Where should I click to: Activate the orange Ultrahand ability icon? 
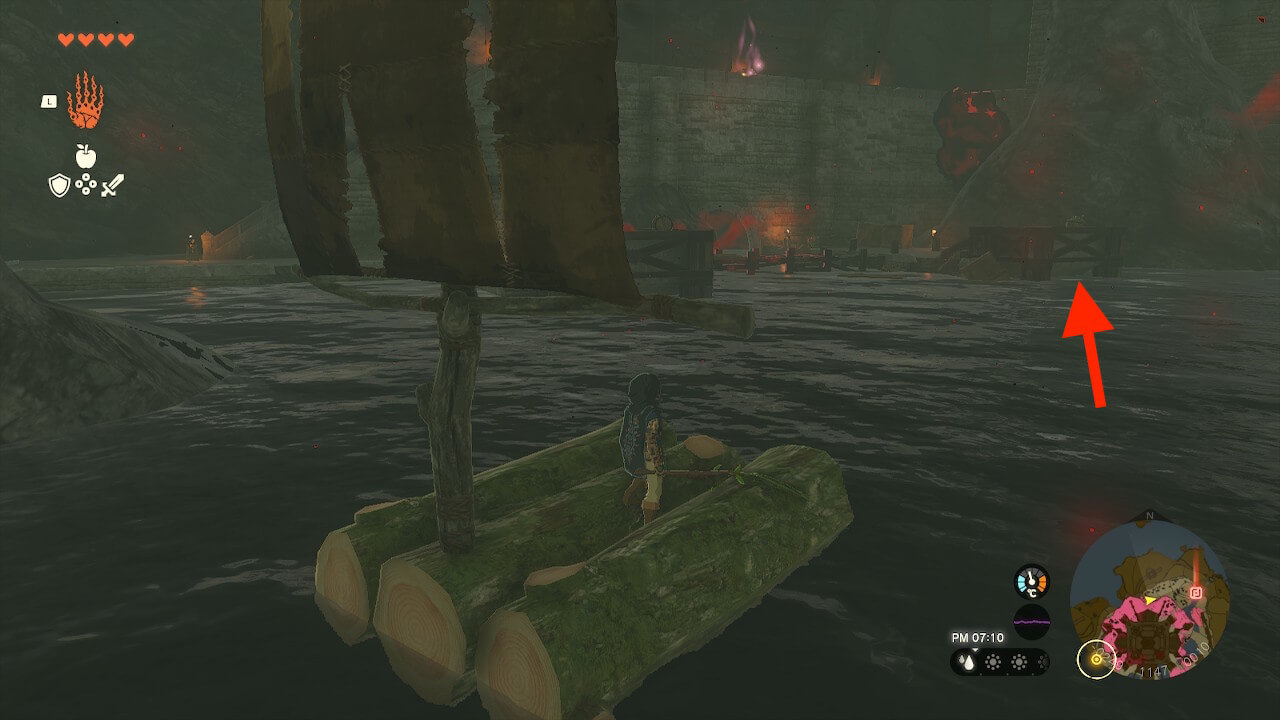(x=85, y=100)
